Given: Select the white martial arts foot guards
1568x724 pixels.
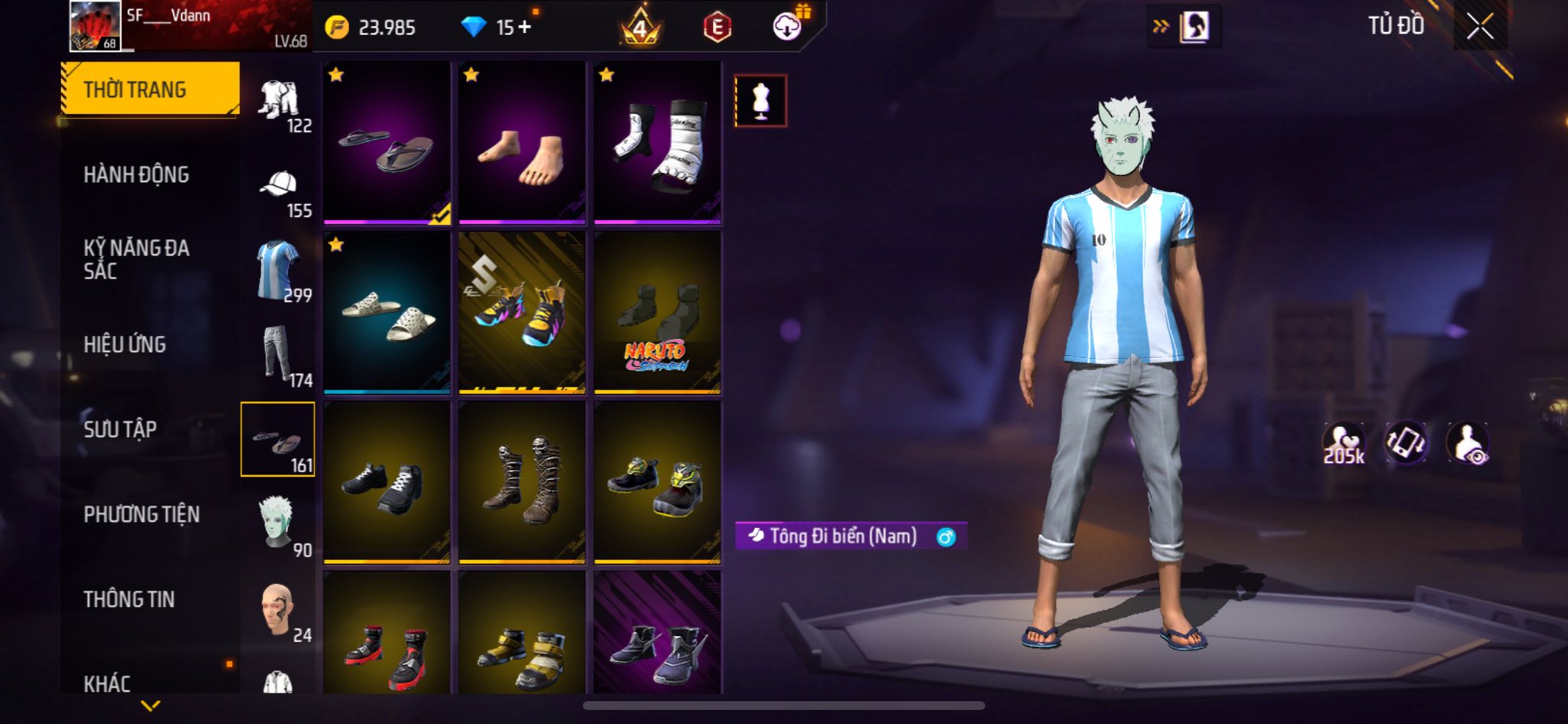Looking at the screenshot, I should pos(658,145).
